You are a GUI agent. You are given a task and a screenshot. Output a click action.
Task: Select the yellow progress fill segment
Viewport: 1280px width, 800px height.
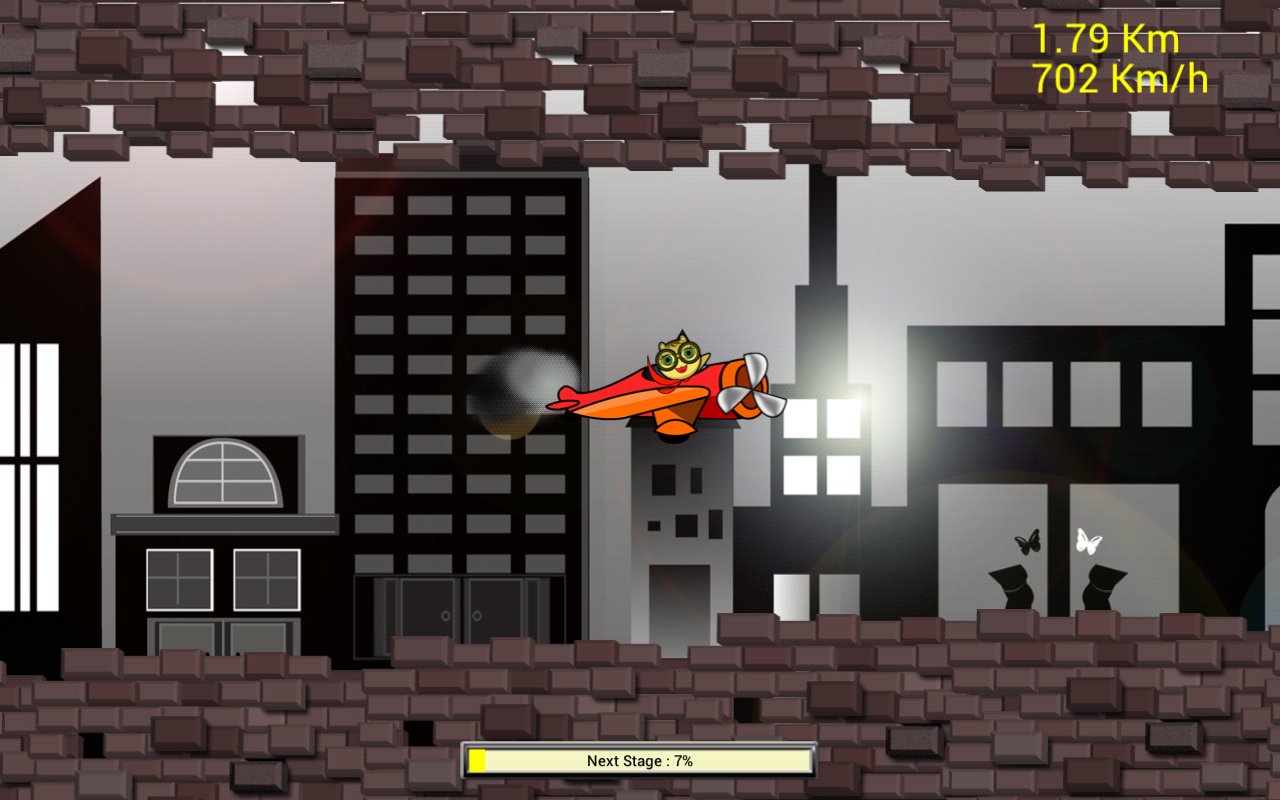(479, 760)
